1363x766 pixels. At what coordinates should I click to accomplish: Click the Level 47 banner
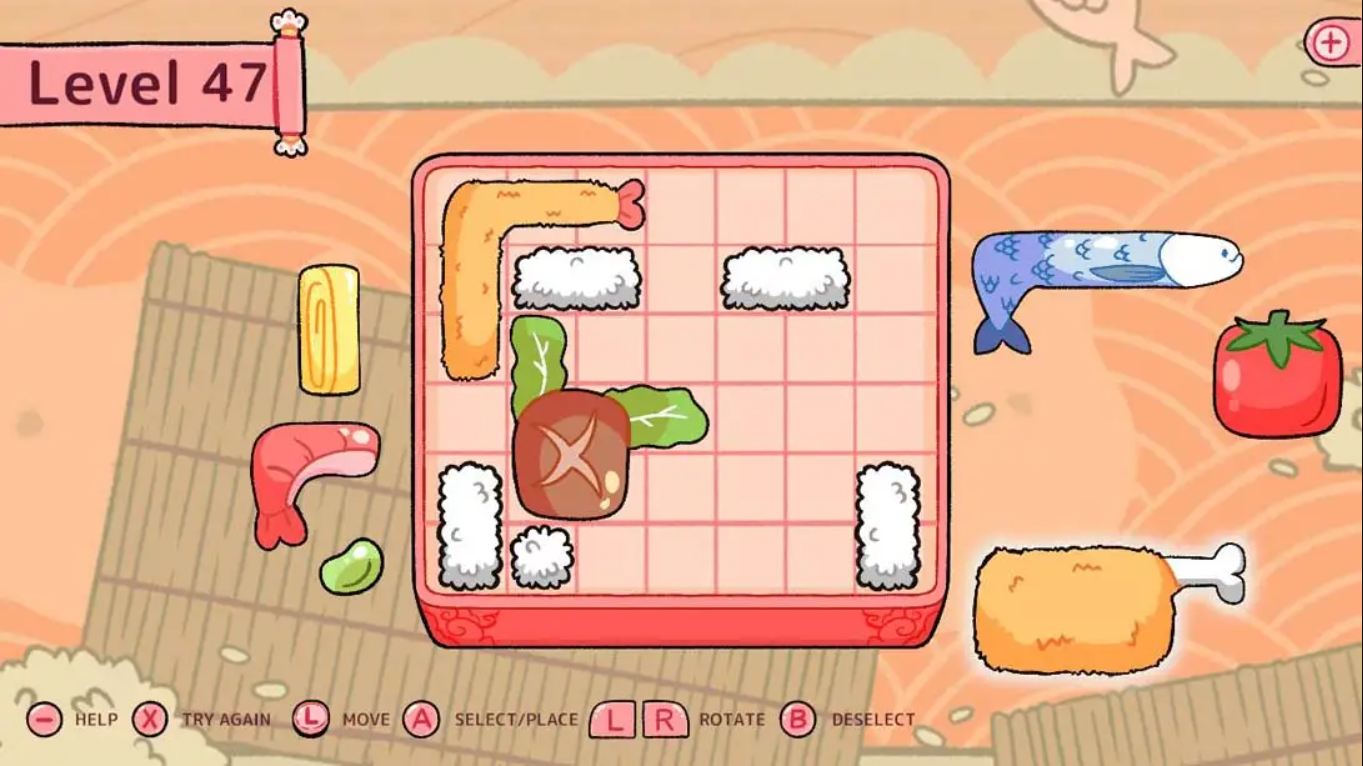(x=150, y=82)
